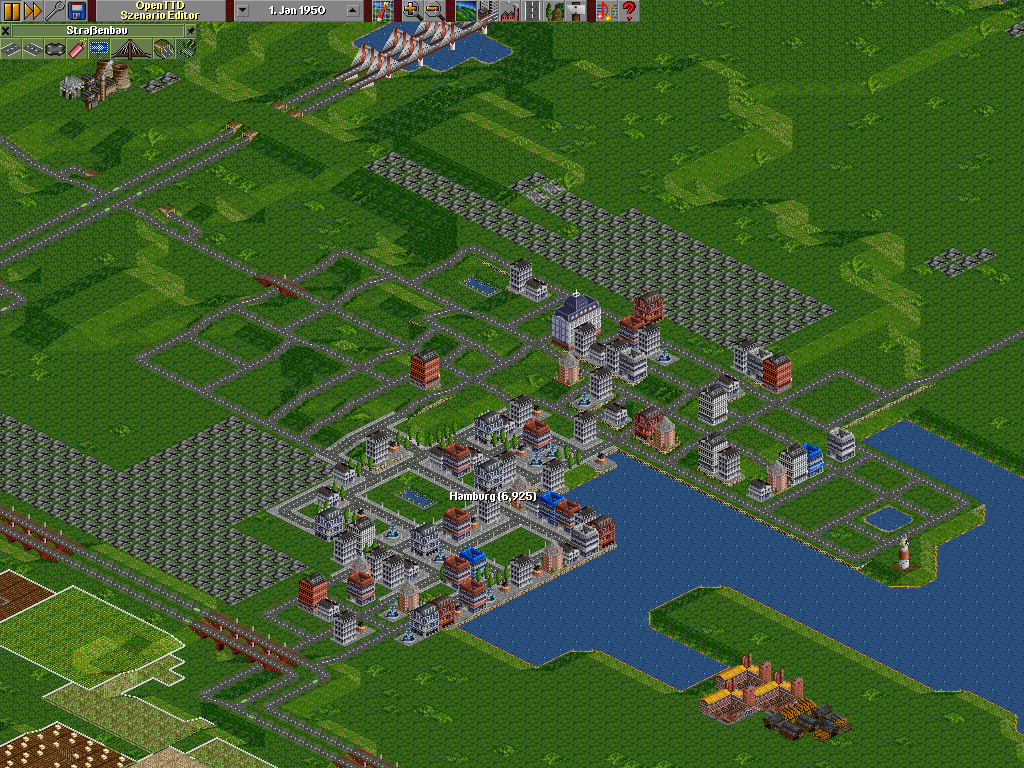1024x768 pixels.
Task: Zoom out with the magnifier minus button
Action: (x=433, y=11)
